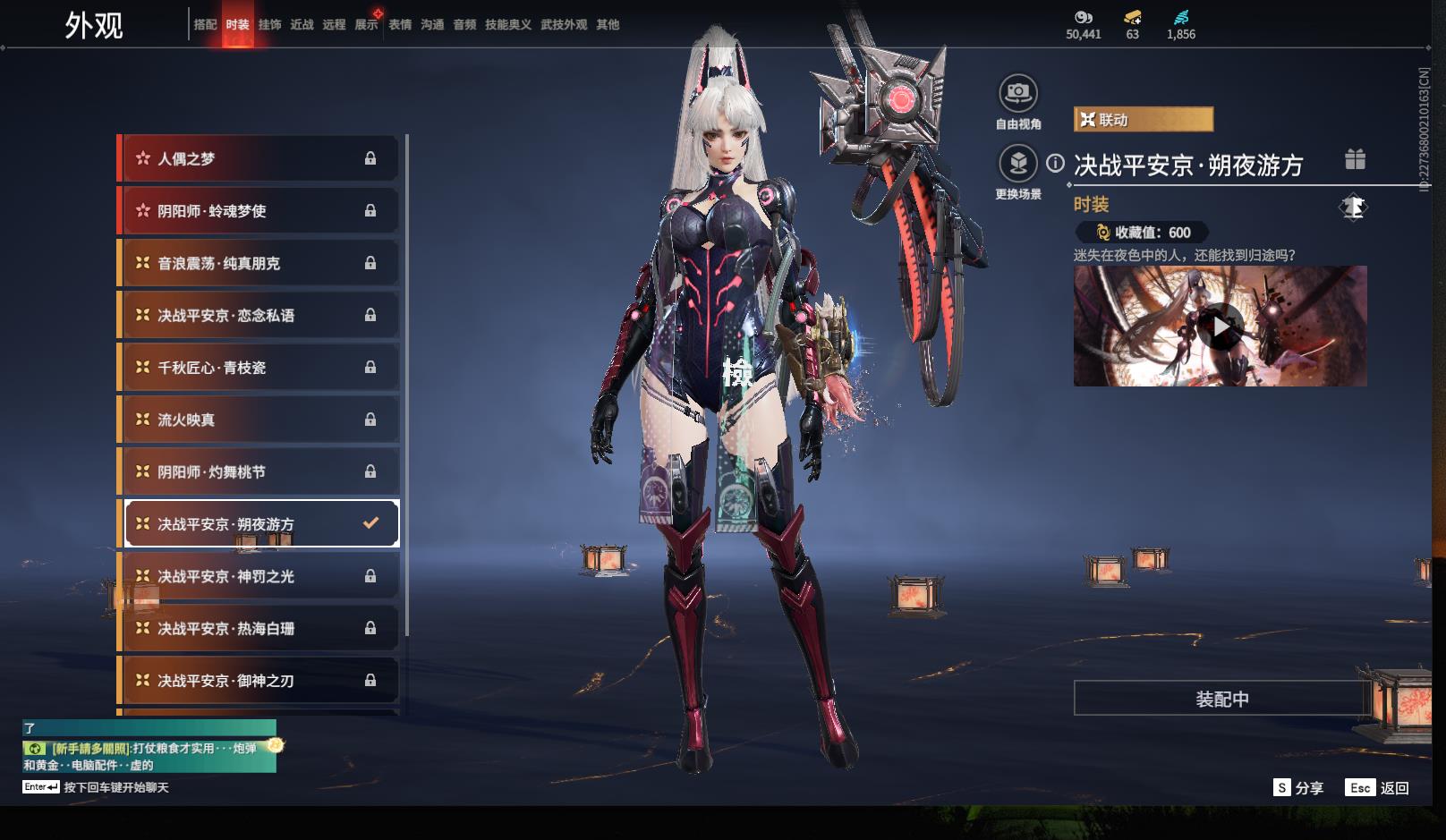Play the outfit preview video

coord(1221,327)
